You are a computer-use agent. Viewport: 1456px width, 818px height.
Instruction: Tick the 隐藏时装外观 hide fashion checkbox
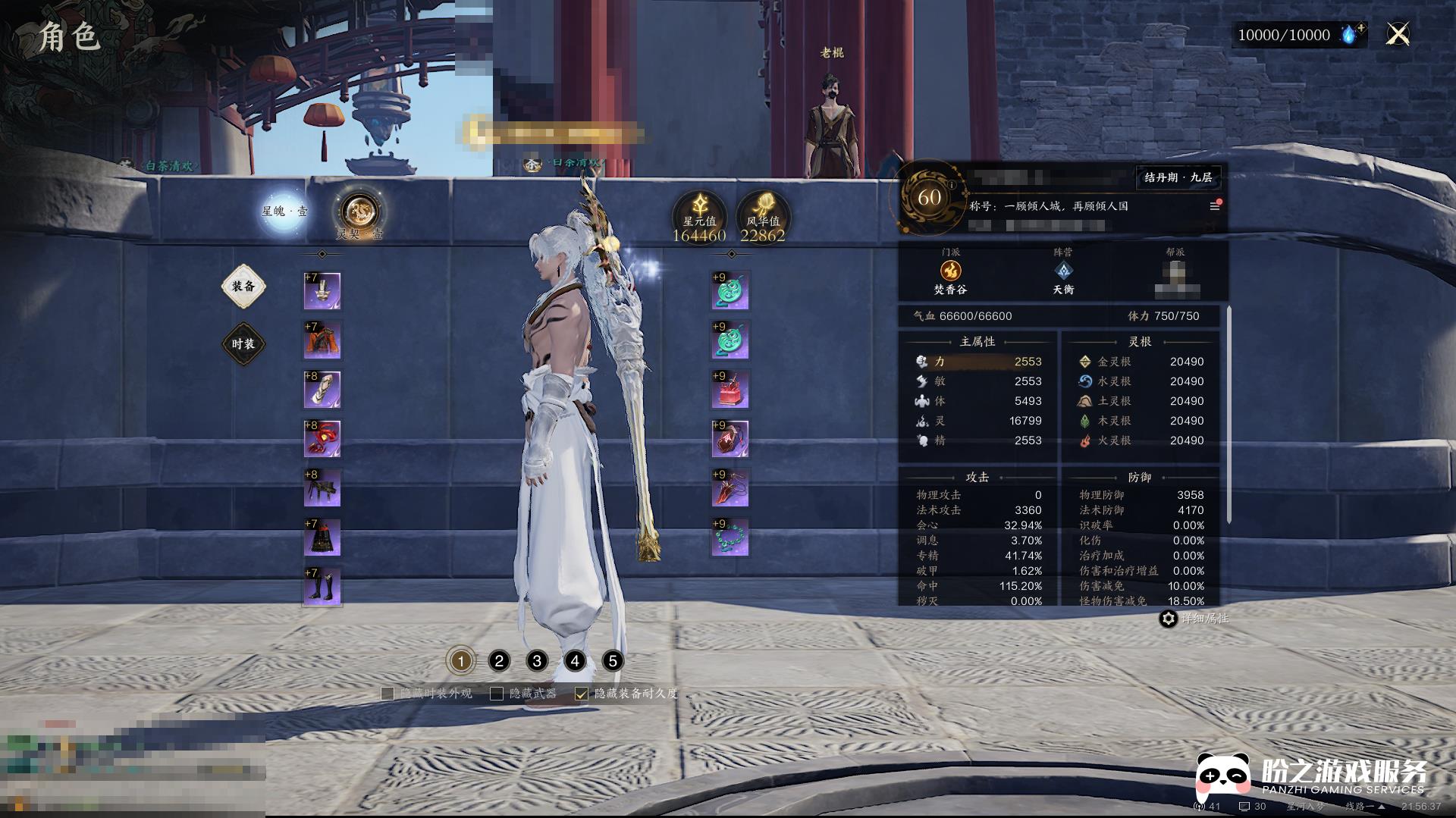pos(388,694)
